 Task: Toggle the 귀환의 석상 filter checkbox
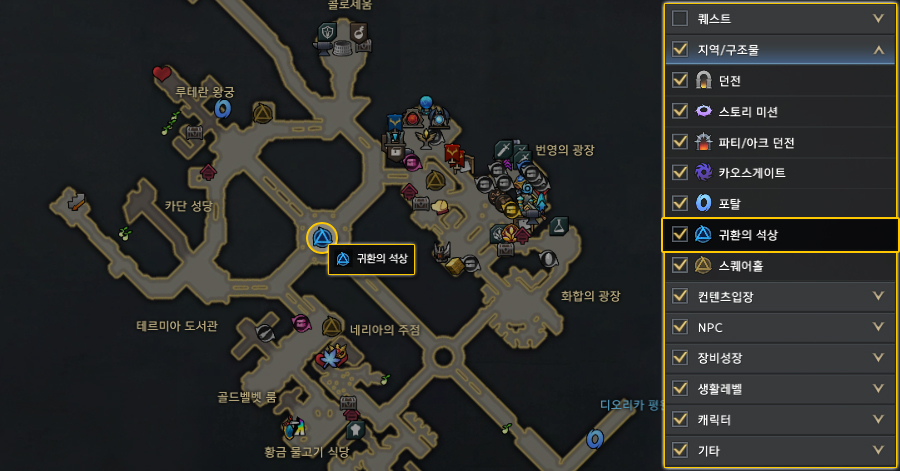680,235
